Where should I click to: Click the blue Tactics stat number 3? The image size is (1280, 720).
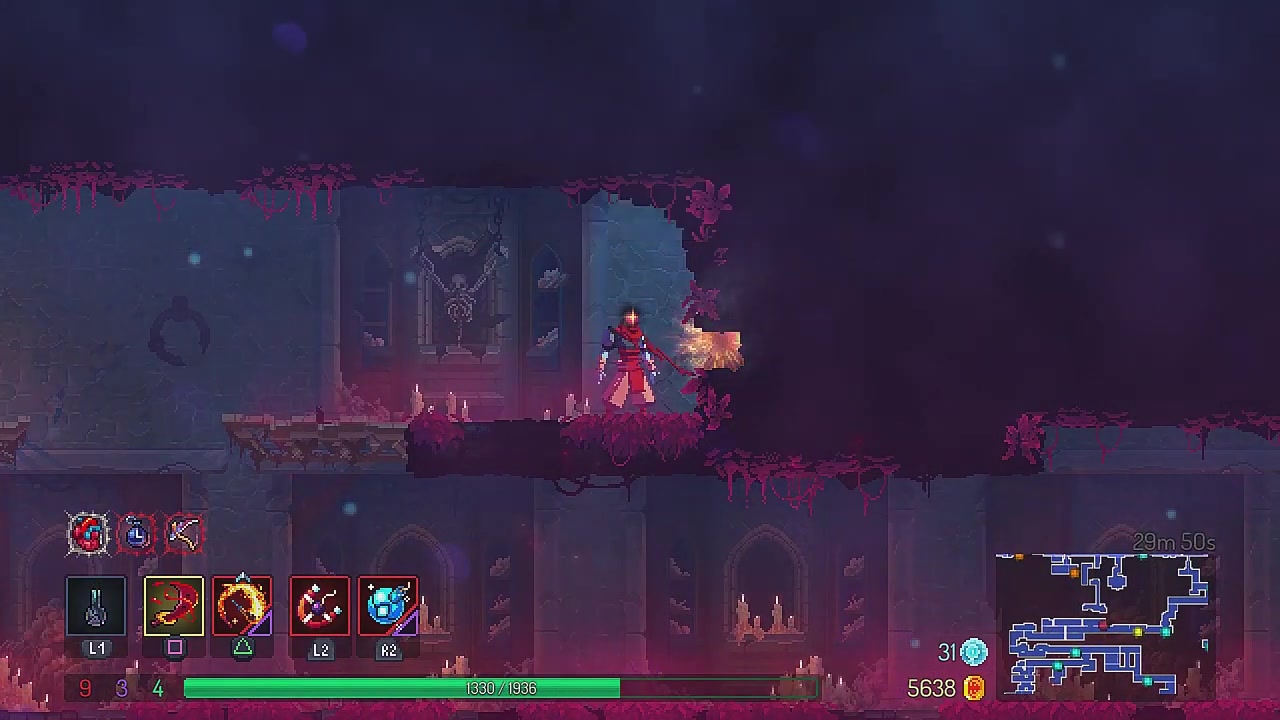coord(121,688)
